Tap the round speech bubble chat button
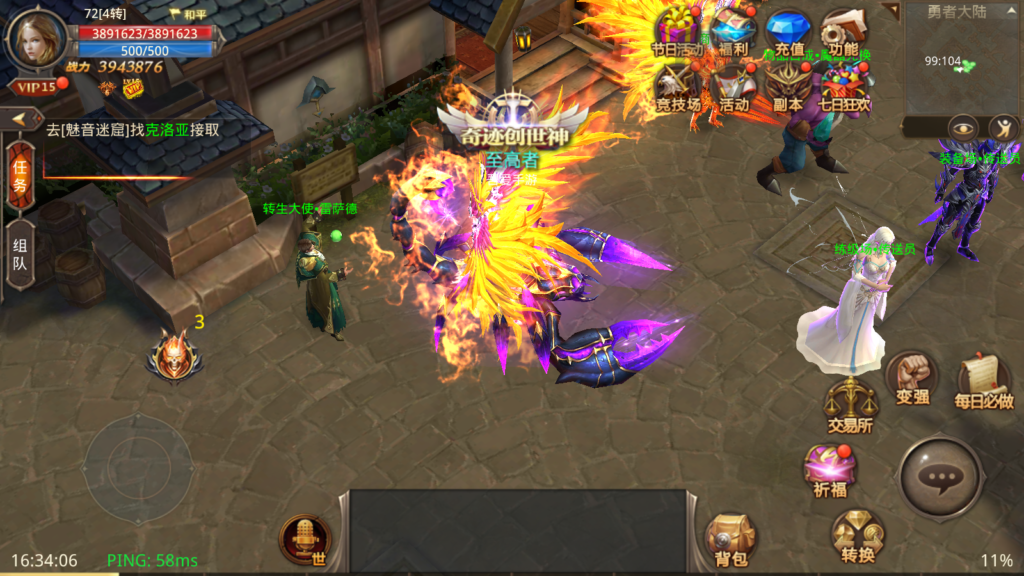Image resolution: width=1024 pixels, height=576 pixels. 941,478
